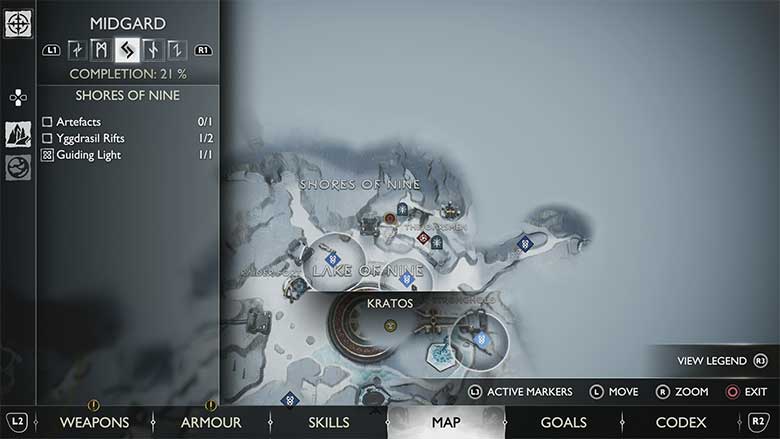Show the Active Markers option
The image size is (780, 439).
pos(520,391)
